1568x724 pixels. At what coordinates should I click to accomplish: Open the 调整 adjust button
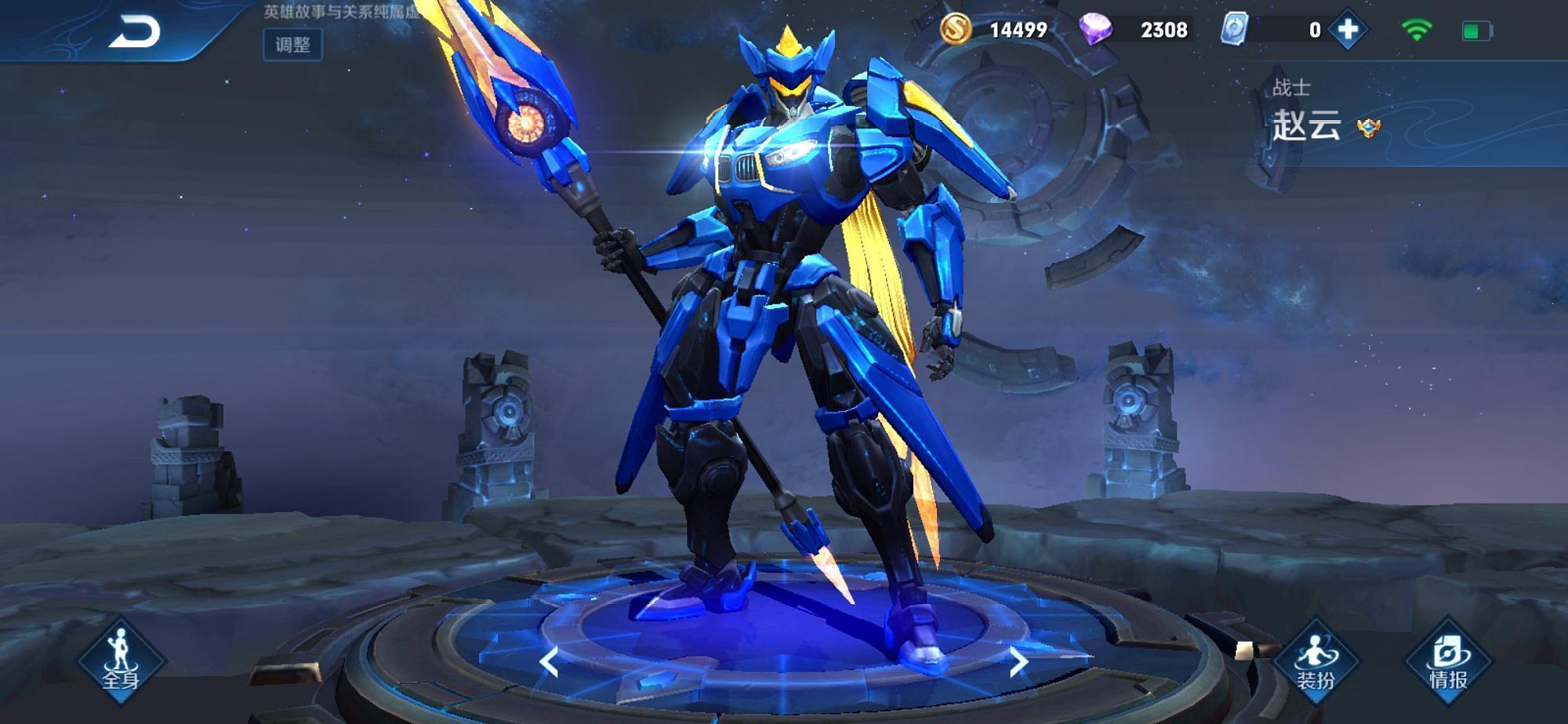click(x=292, y=45)
